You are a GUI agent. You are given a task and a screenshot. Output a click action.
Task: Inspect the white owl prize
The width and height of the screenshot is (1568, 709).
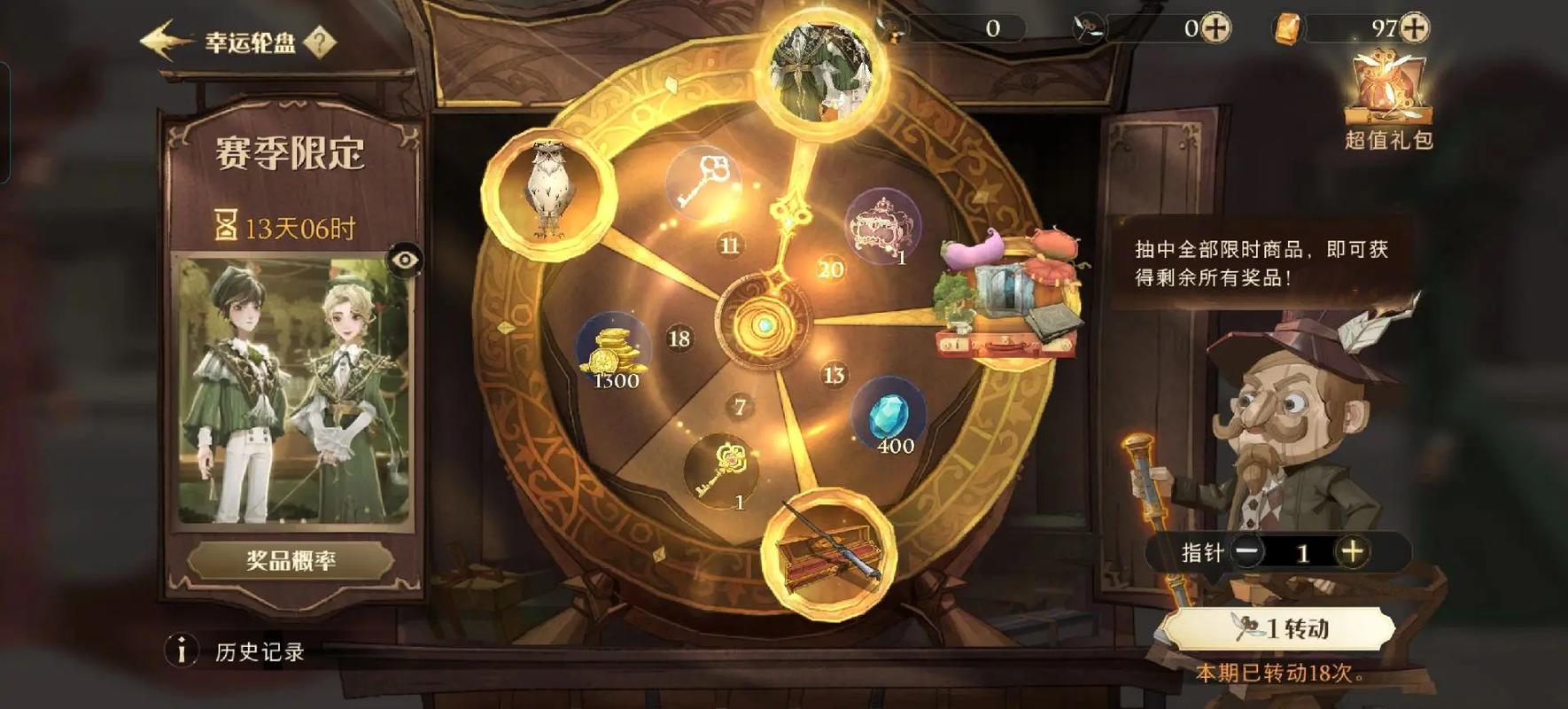547,191
